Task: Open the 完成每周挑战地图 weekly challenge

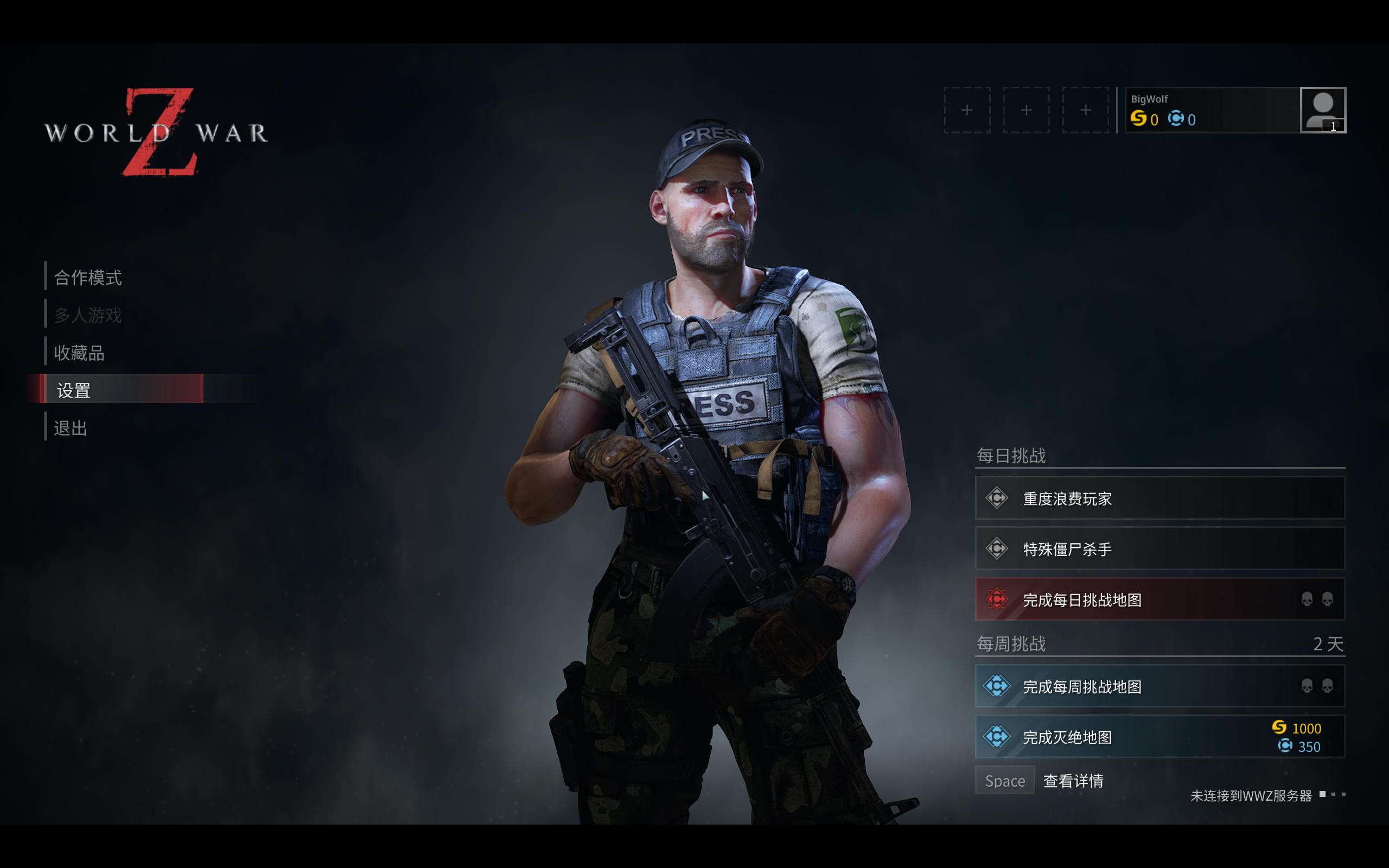Action: [1159, 686]
